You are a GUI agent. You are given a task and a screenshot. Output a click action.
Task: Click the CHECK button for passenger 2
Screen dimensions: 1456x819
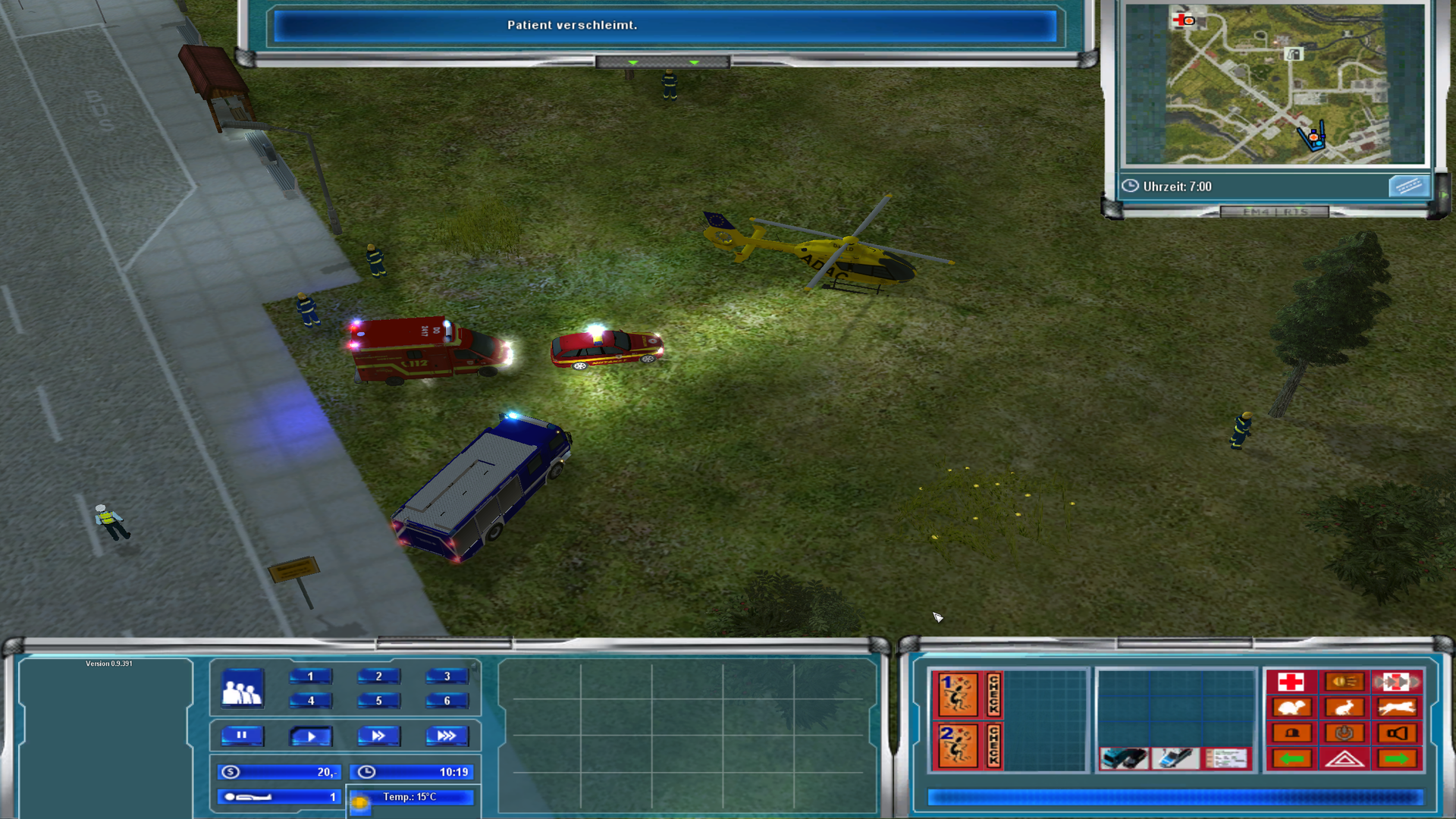coord(993,745)
